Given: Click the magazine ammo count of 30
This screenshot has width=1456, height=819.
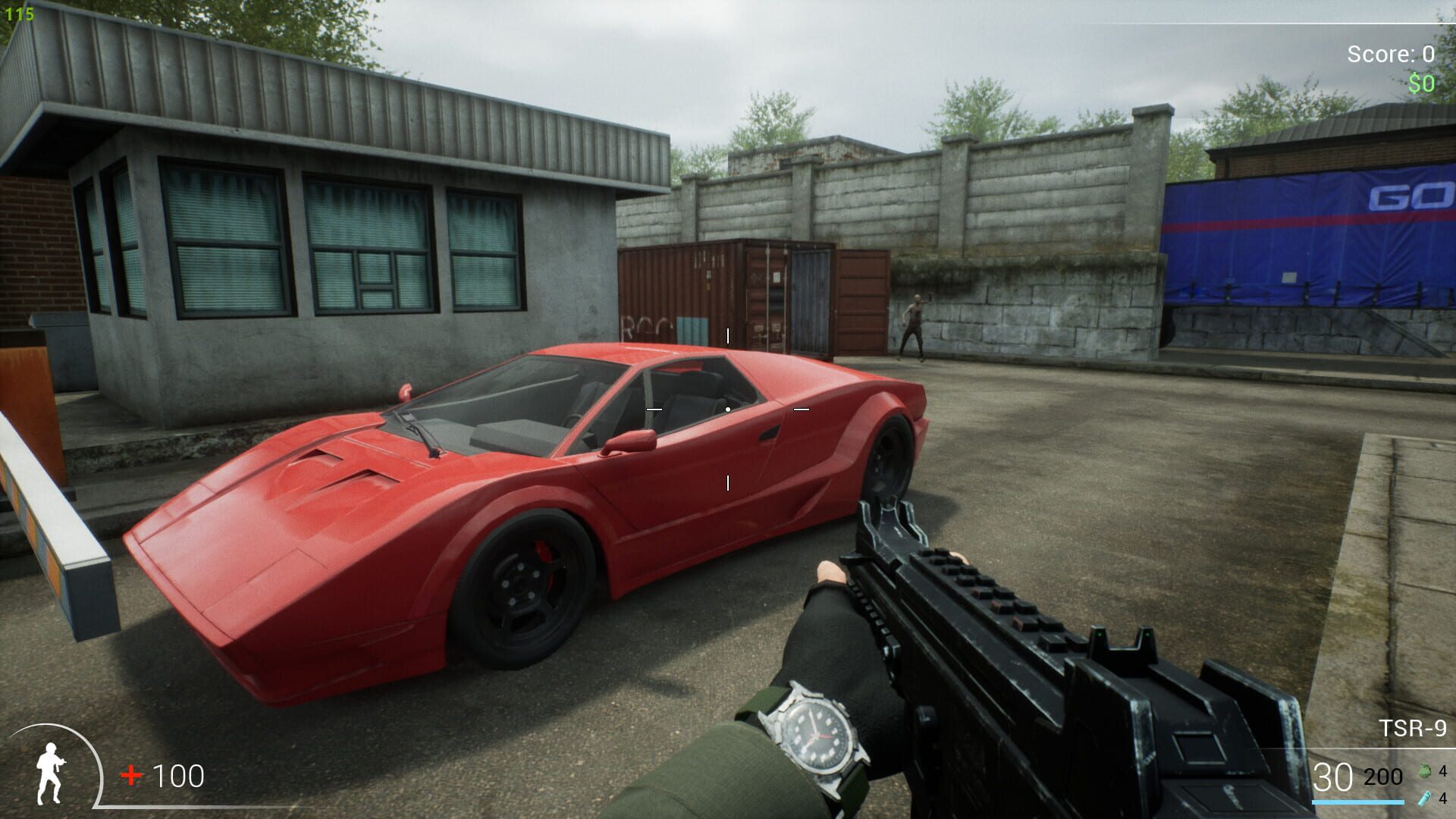Looking at the screenshot, I should pyautogui.click(x=1332, y=776).
